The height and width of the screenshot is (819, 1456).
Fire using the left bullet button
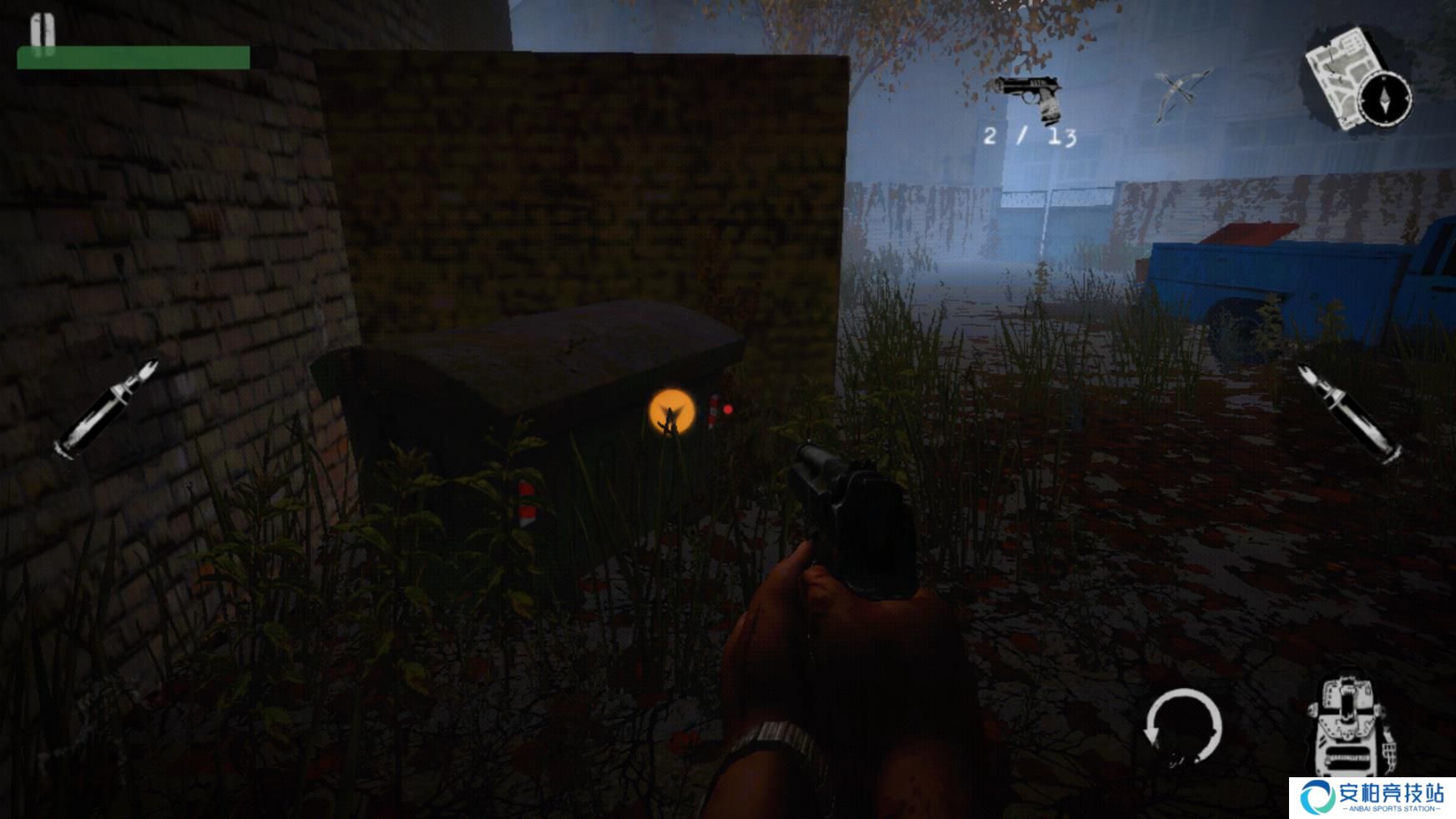106,409
